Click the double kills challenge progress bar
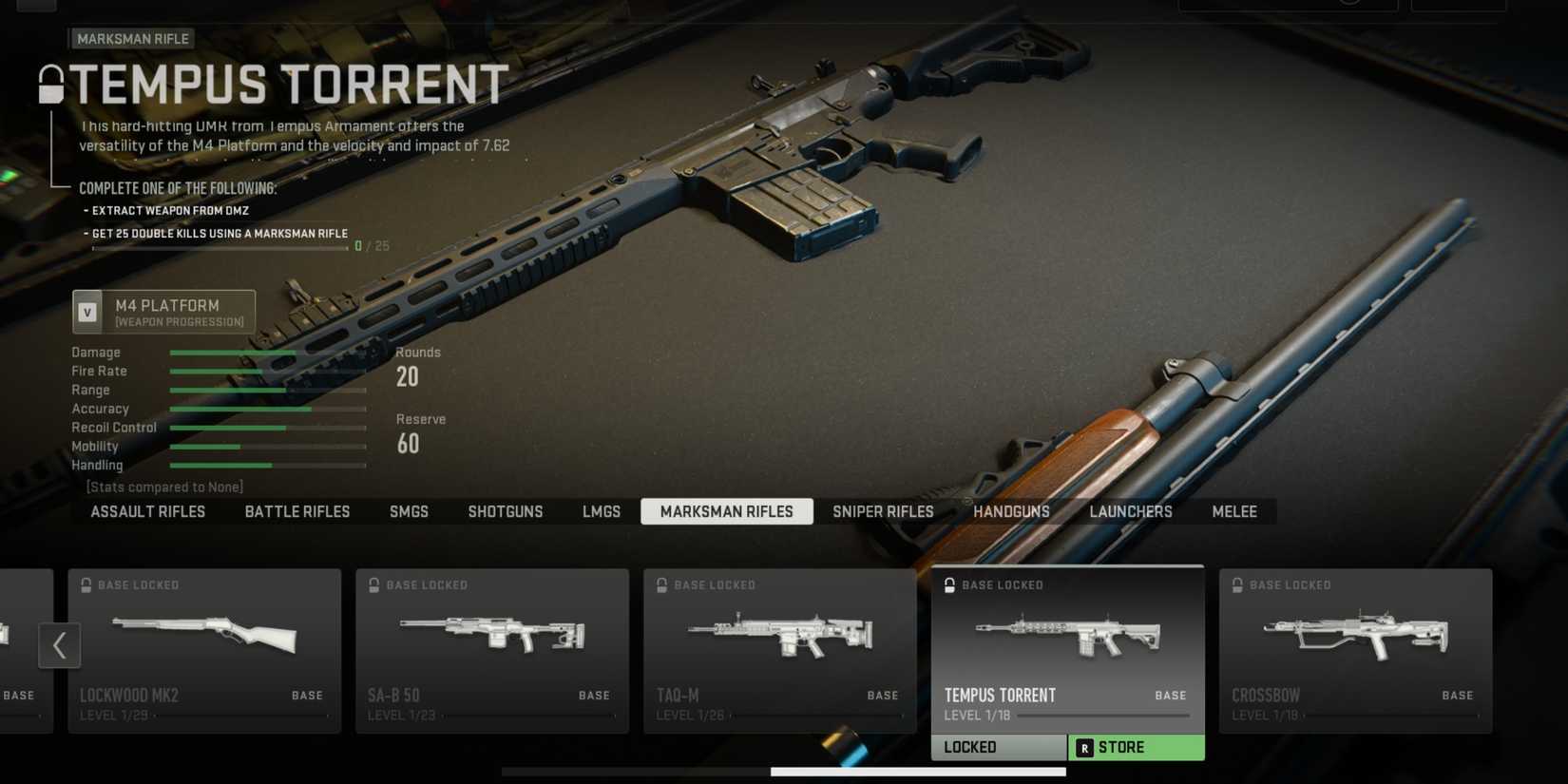The image size is (1568, 784). click(220, 247)
